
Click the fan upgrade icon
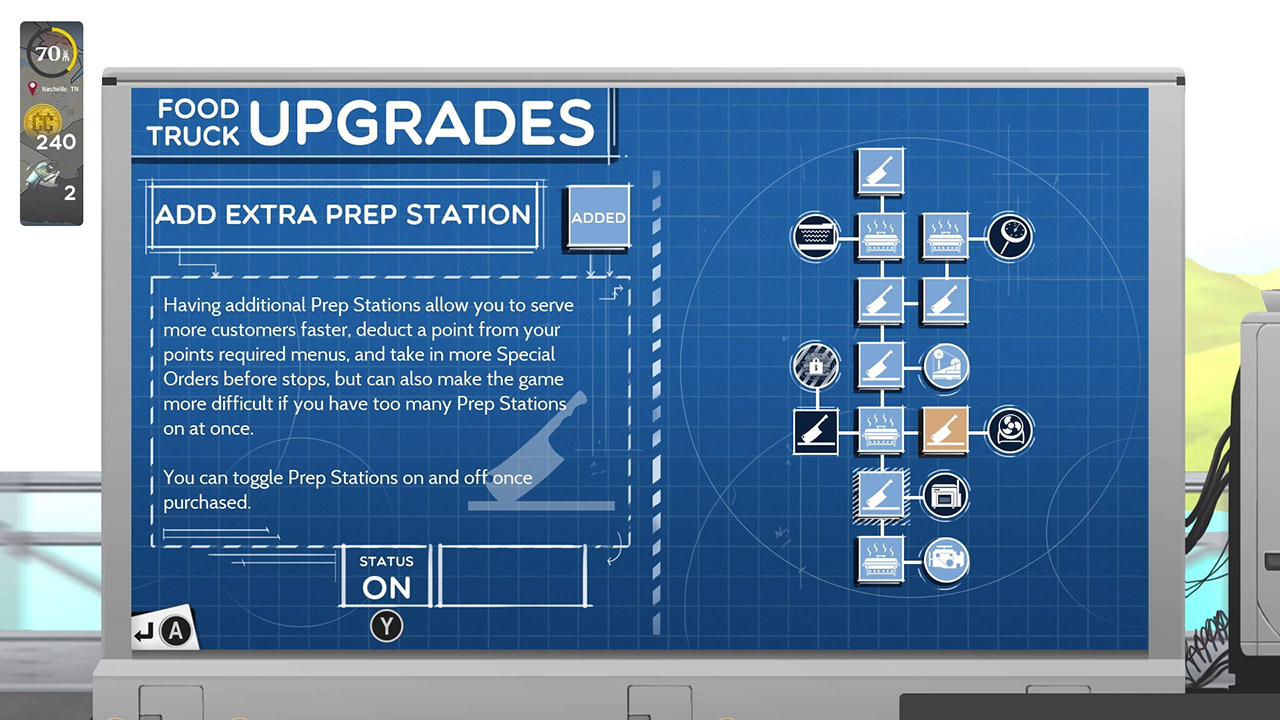(1009, 431)
